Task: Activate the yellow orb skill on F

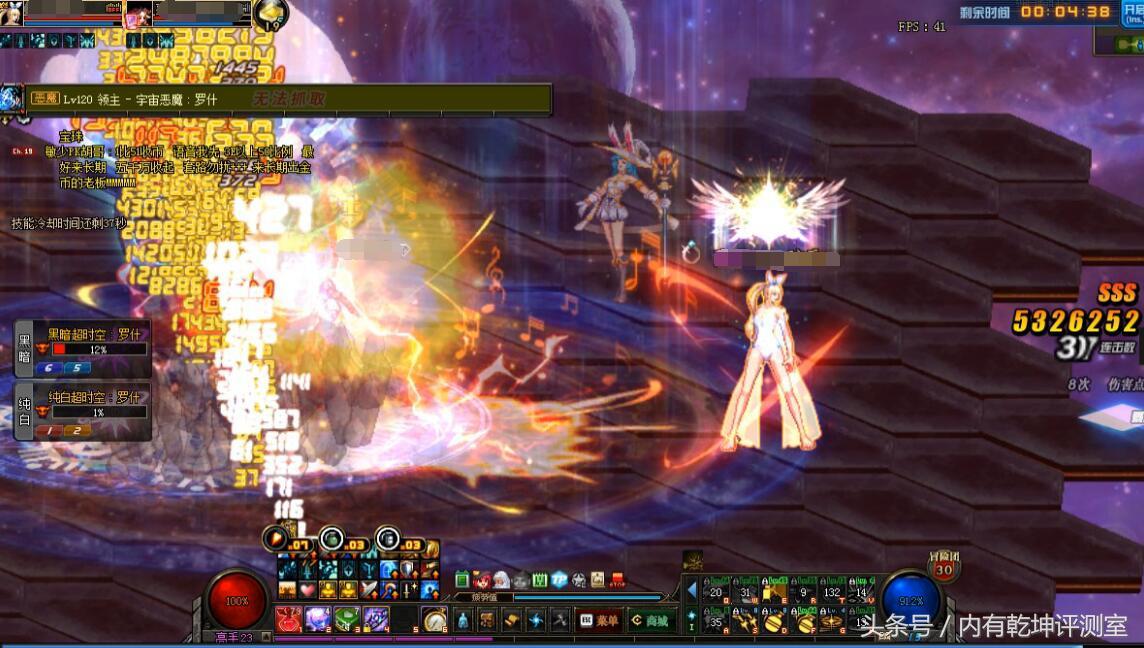Action: [x=802, y=621]
